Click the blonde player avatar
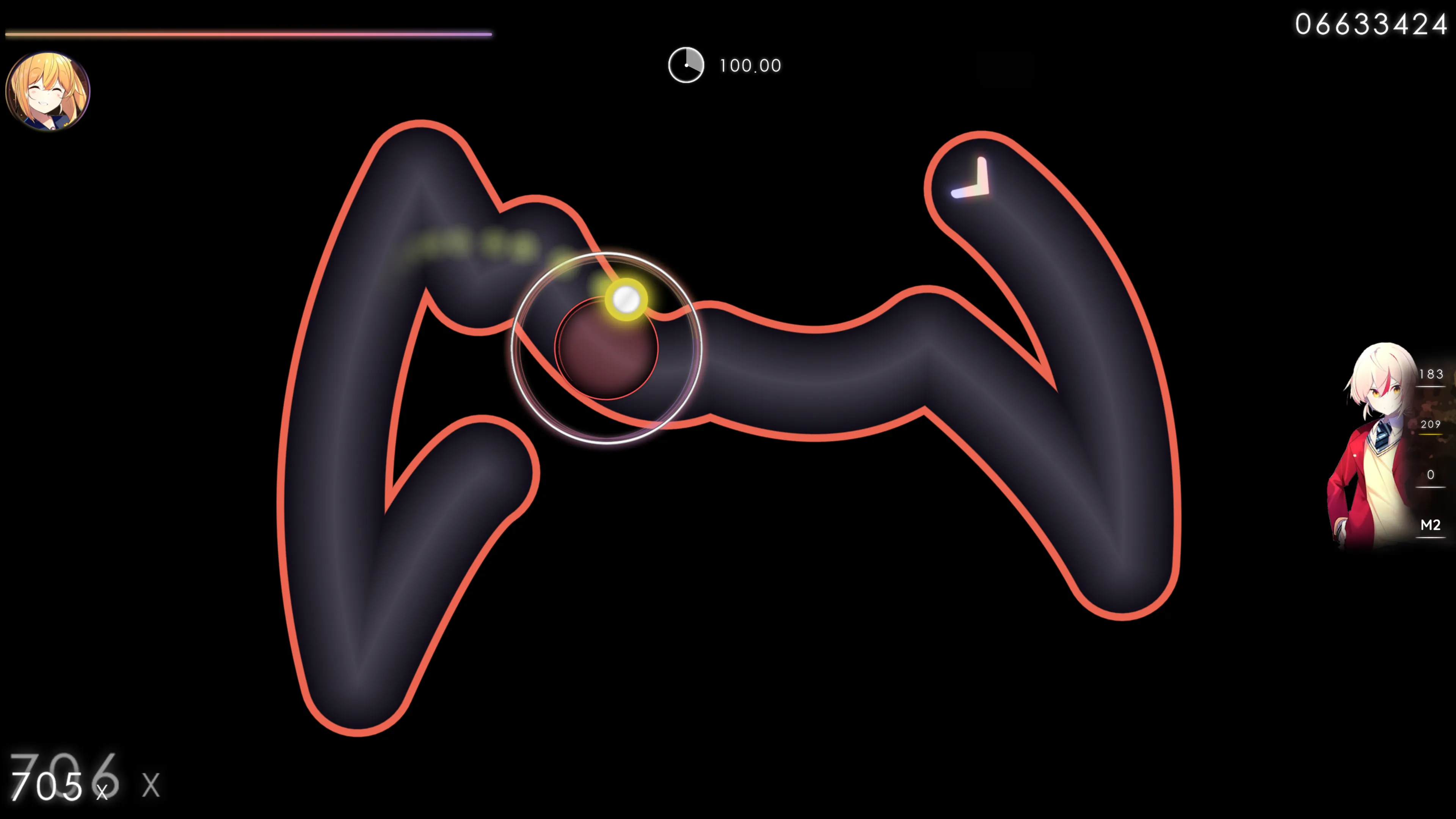The height and width of the screenshot is (819, 1456). (x=48, y=91)
